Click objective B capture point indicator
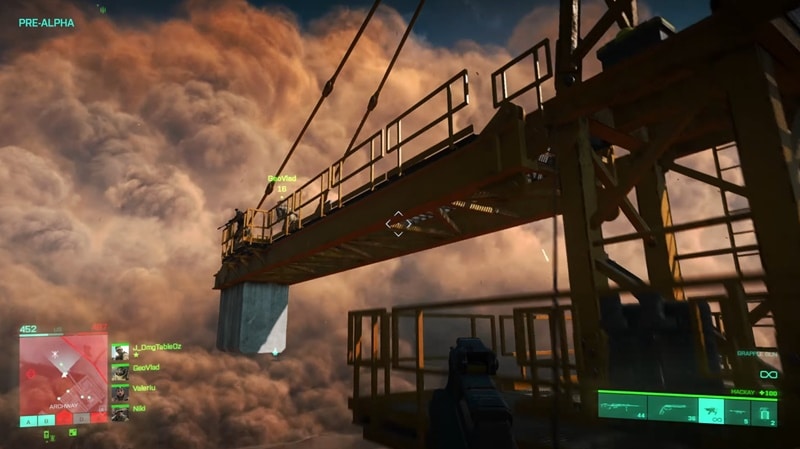800x449 pixels. click(45, 420)
